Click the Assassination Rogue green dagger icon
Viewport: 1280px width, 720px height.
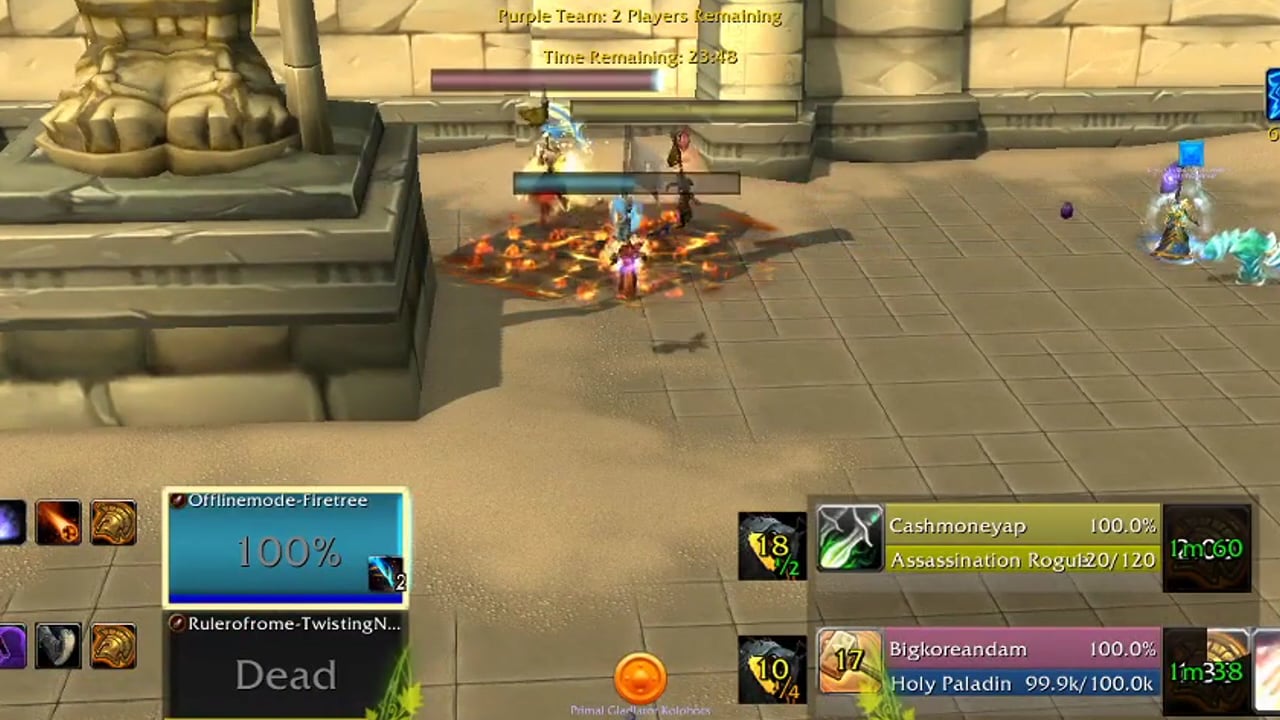849,539
